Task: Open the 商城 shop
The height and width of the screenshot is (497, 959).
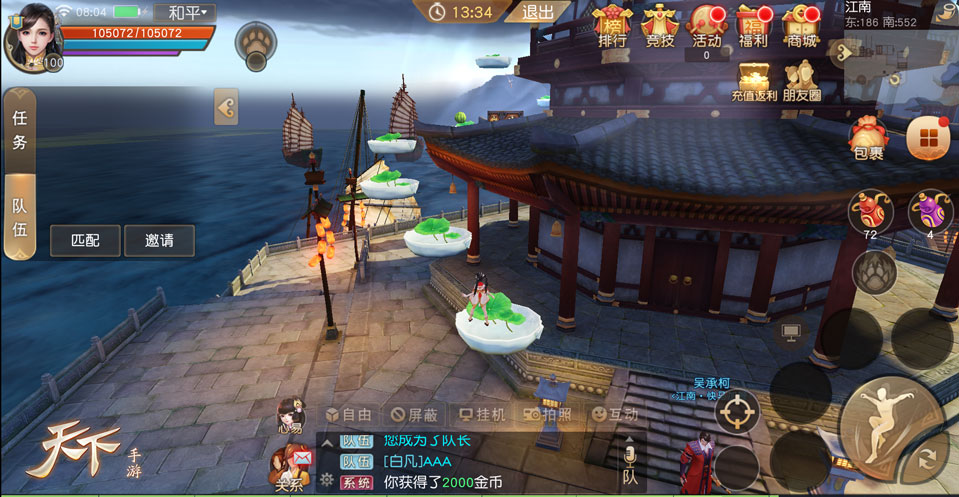Action: [x=800, y=27]
